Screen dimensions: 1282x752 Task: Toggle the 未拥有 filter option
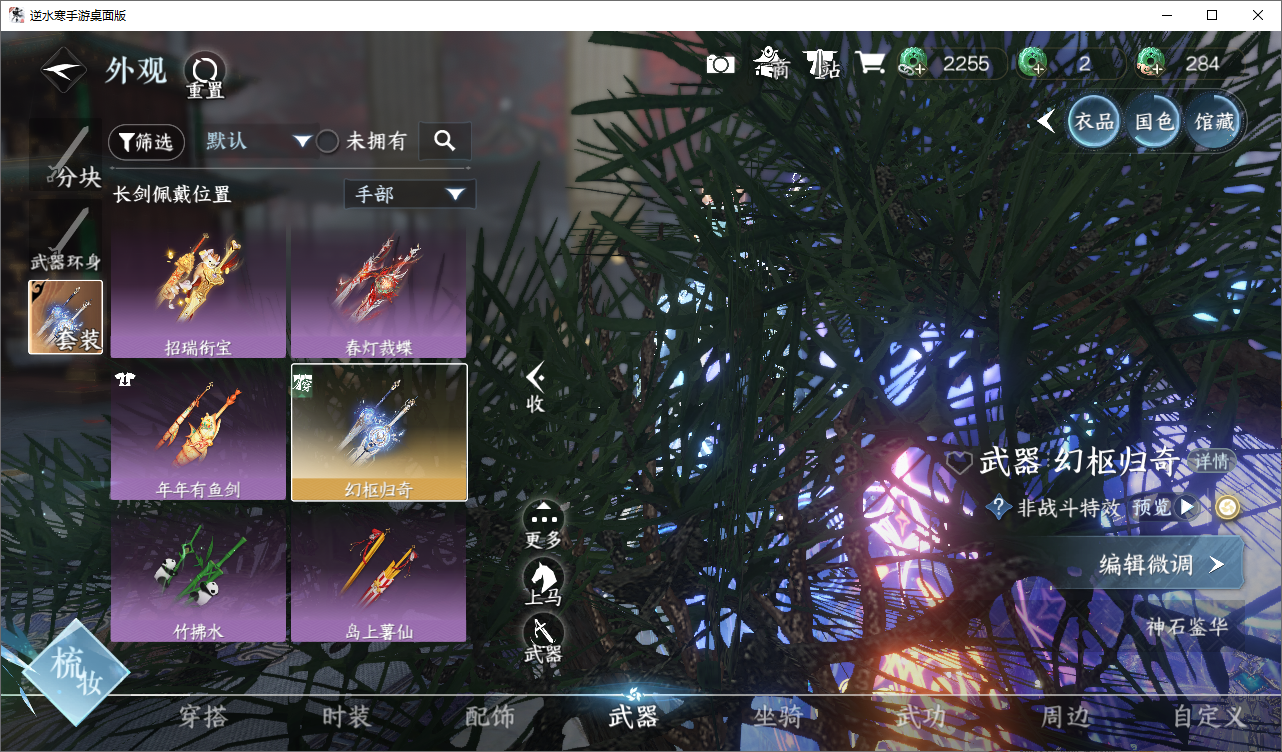click(327, 142)
